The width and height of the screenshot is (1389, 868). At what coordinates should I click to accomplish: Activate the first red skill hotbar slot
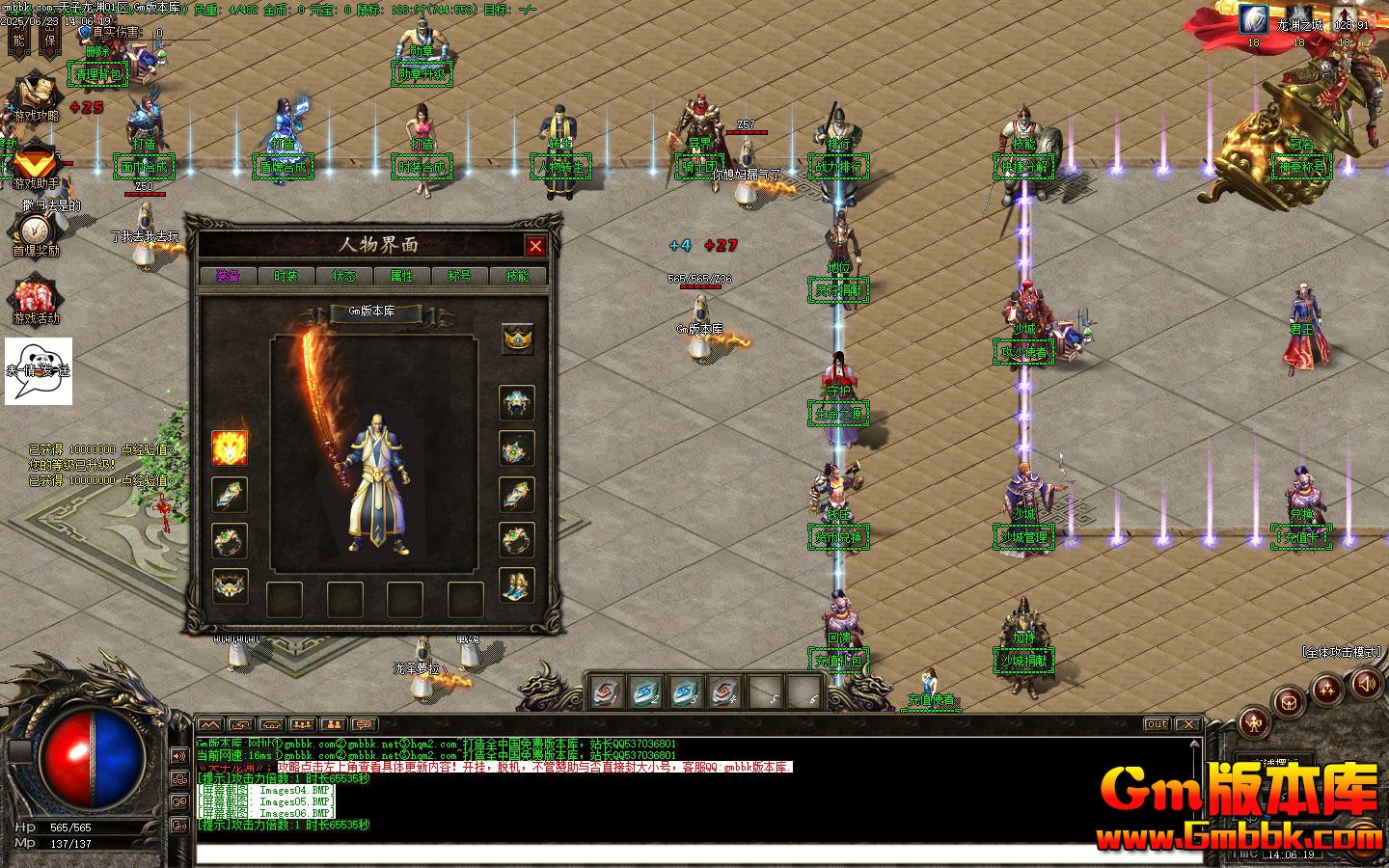coord(607,692)
